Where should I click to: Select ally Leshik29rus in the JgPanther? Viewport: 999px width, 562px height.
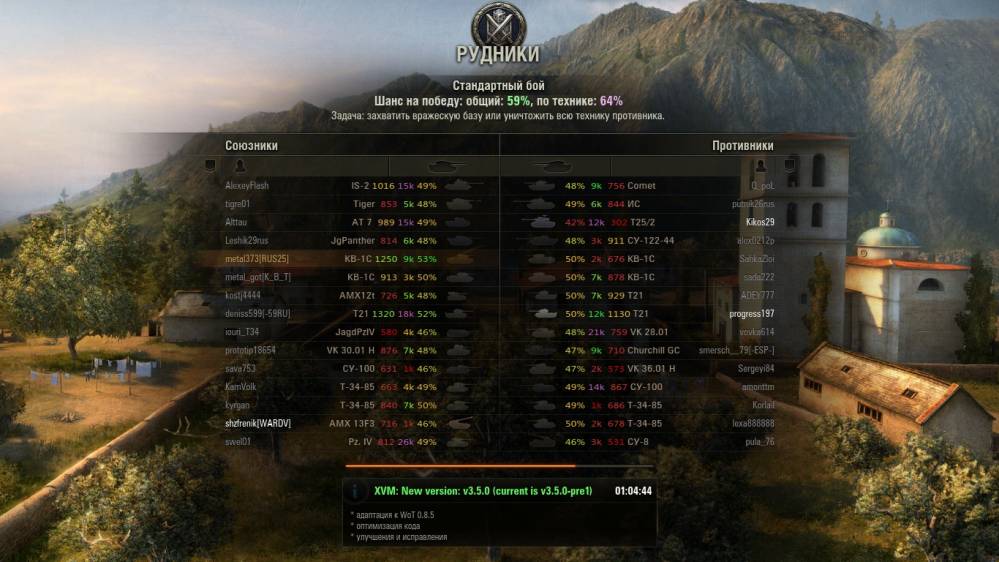(250, 241)
